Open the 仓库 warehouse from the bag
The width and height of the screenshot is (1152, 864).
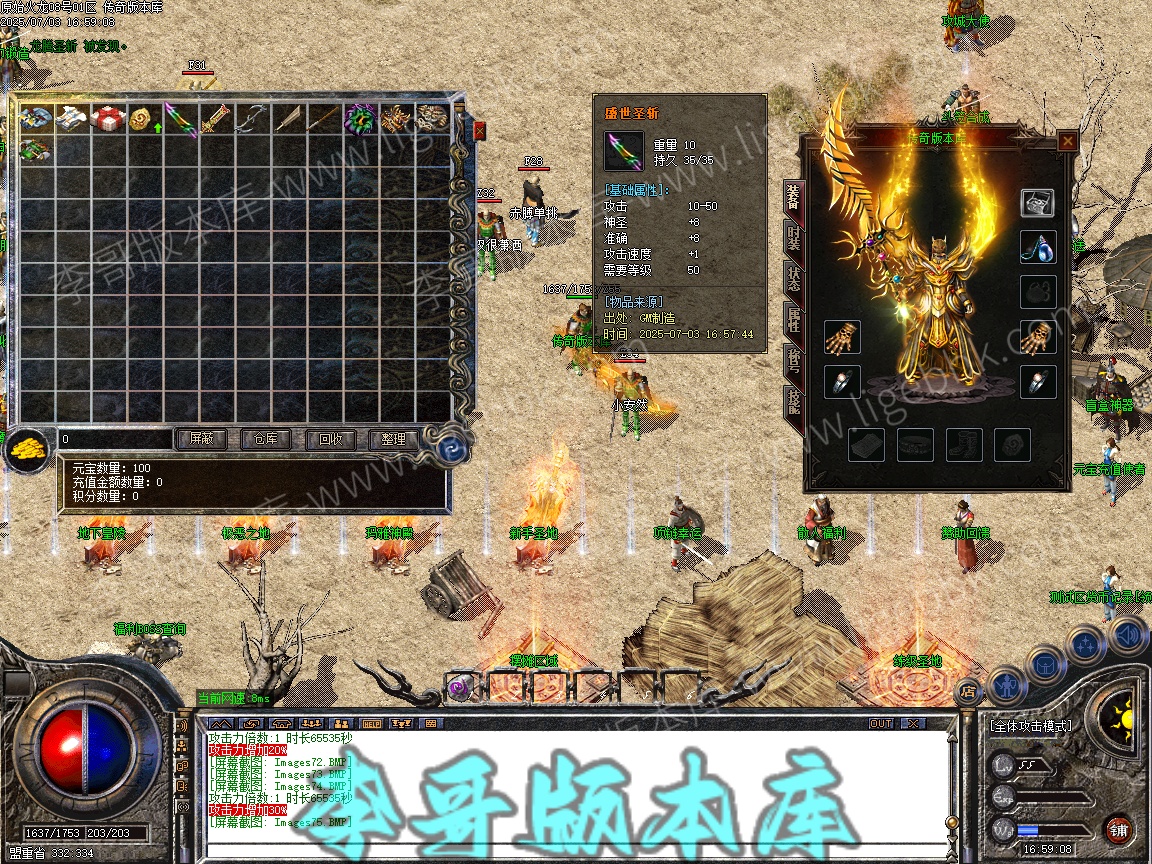click(x=265, y=439)
